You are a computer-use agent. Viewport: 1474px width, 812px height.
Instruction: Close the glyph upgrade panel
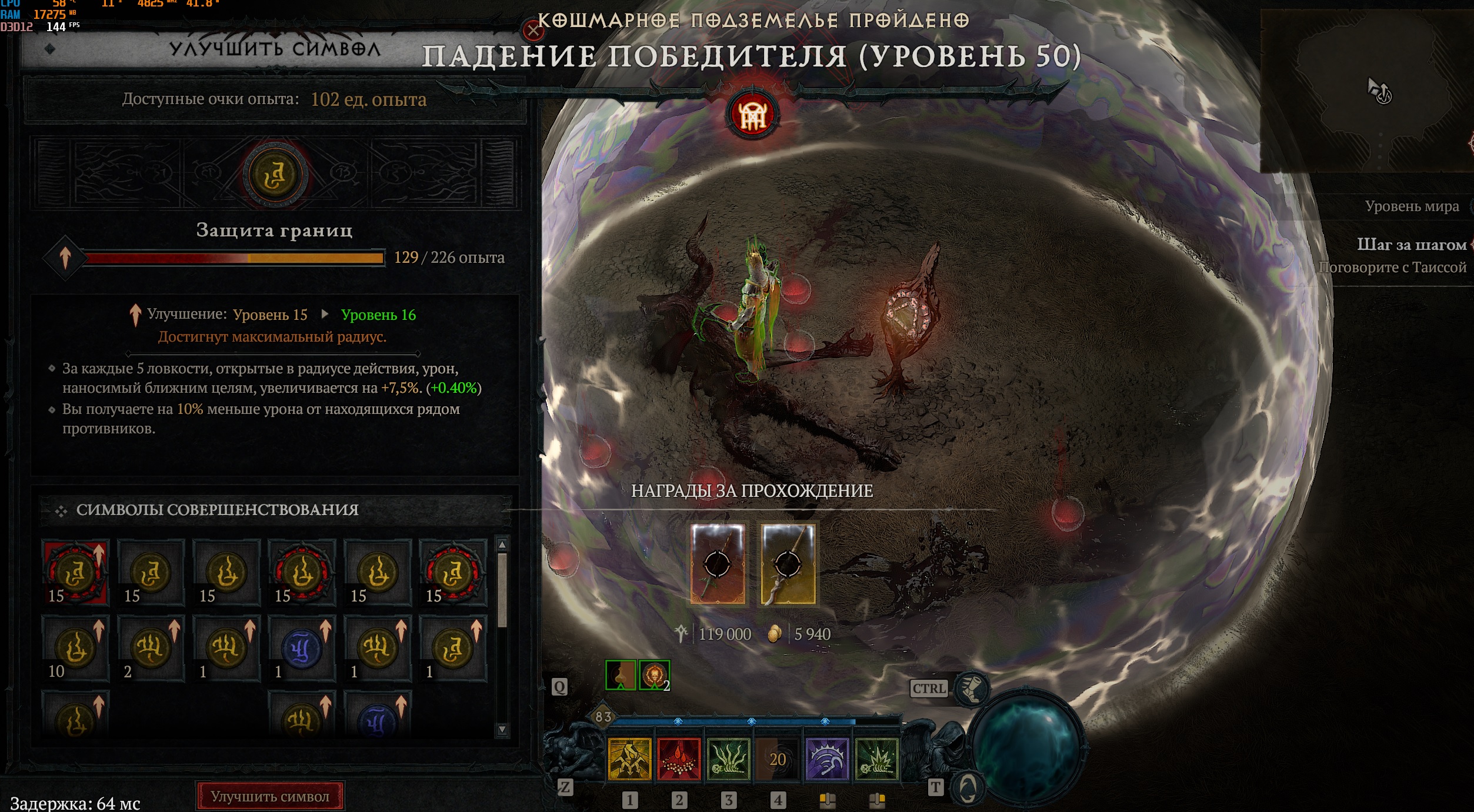point(533,31)
